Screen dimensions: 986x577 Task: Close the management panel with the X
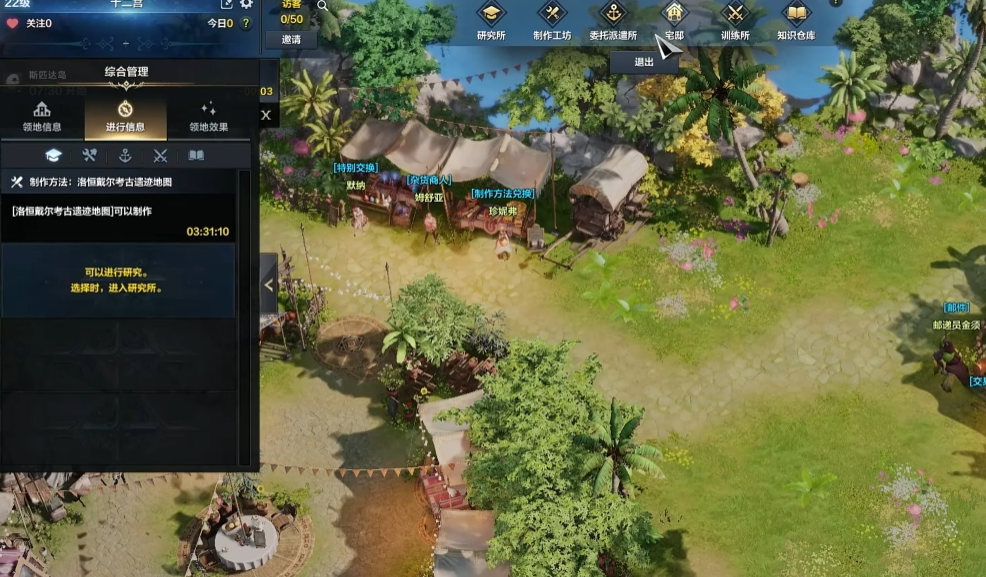click(x=266, y=115)
